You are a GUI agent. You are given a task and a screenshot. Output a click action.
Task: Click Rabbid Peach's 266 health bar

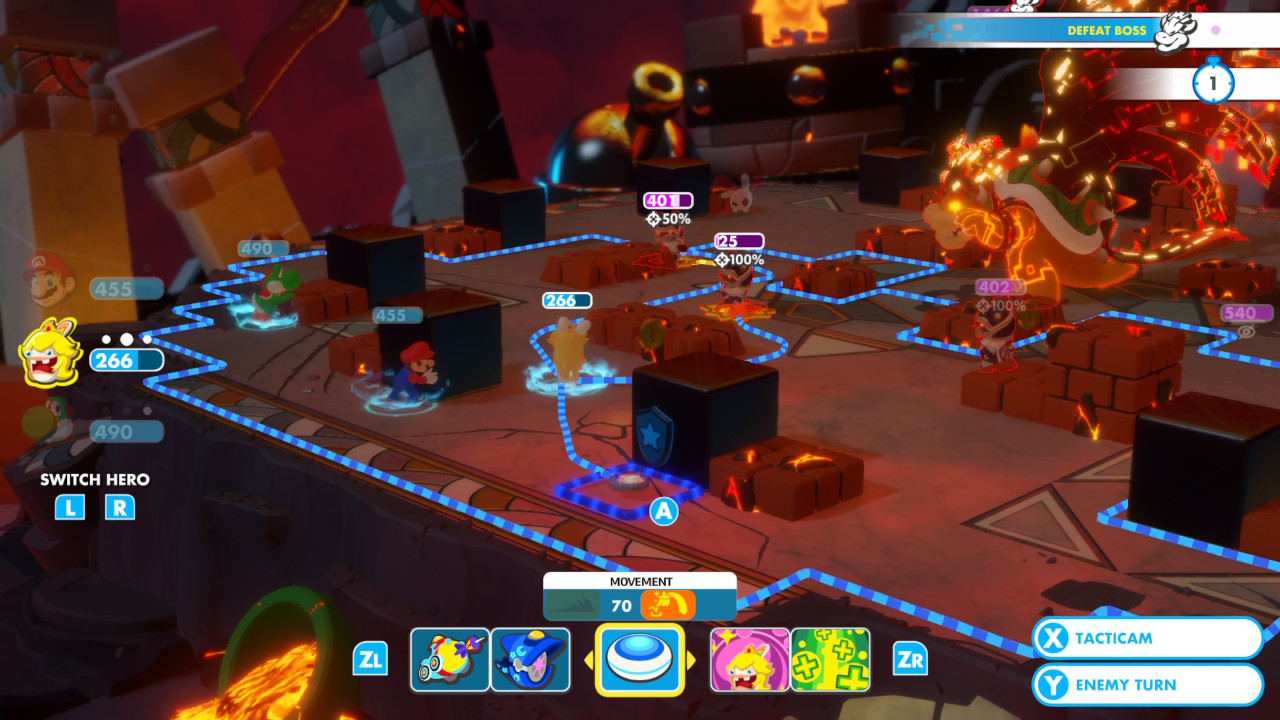coord(126,359)
